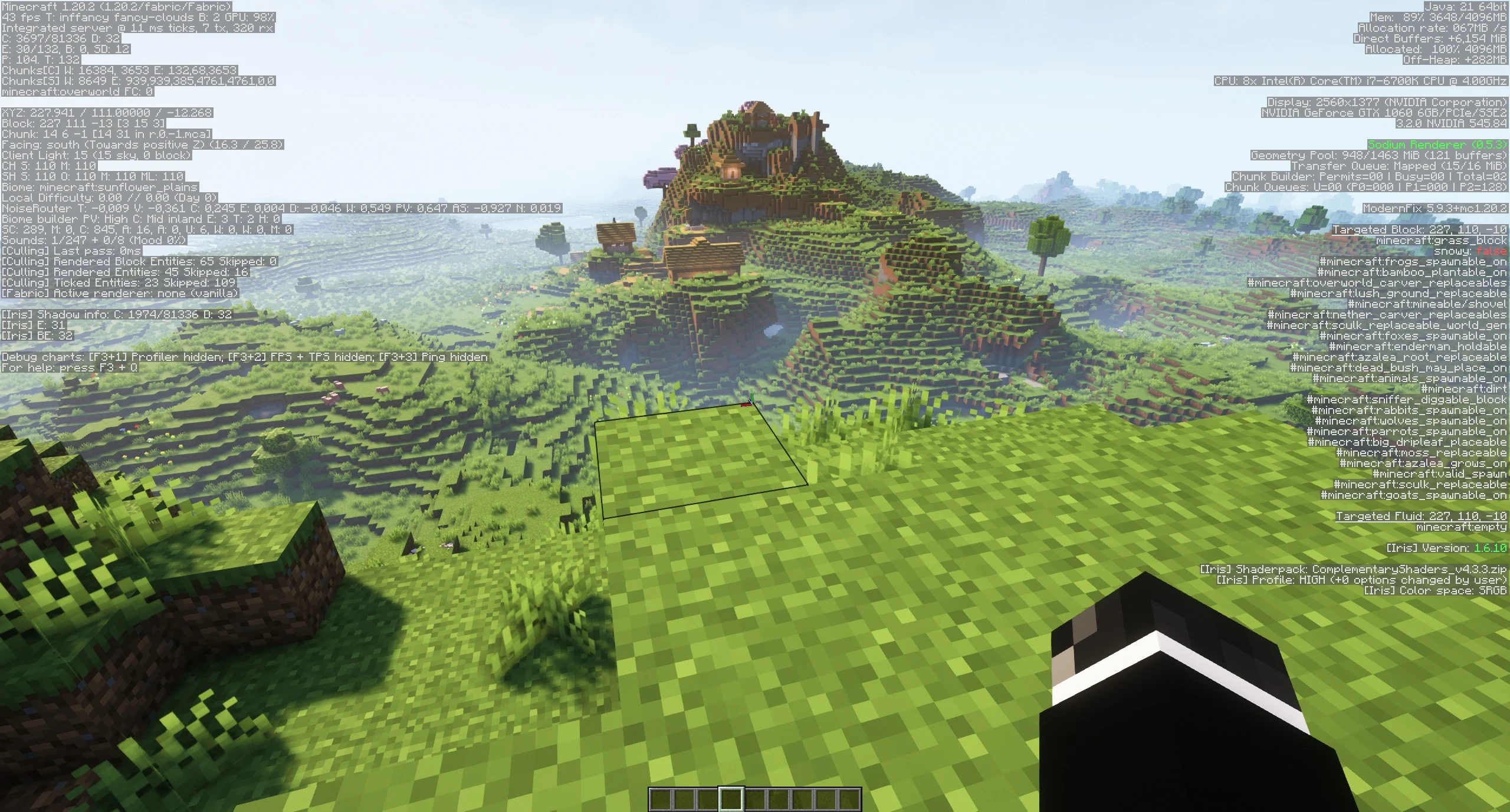1510x812 pixels.
Task: Click the Sodium Renderer version text
Action: 1439,144
